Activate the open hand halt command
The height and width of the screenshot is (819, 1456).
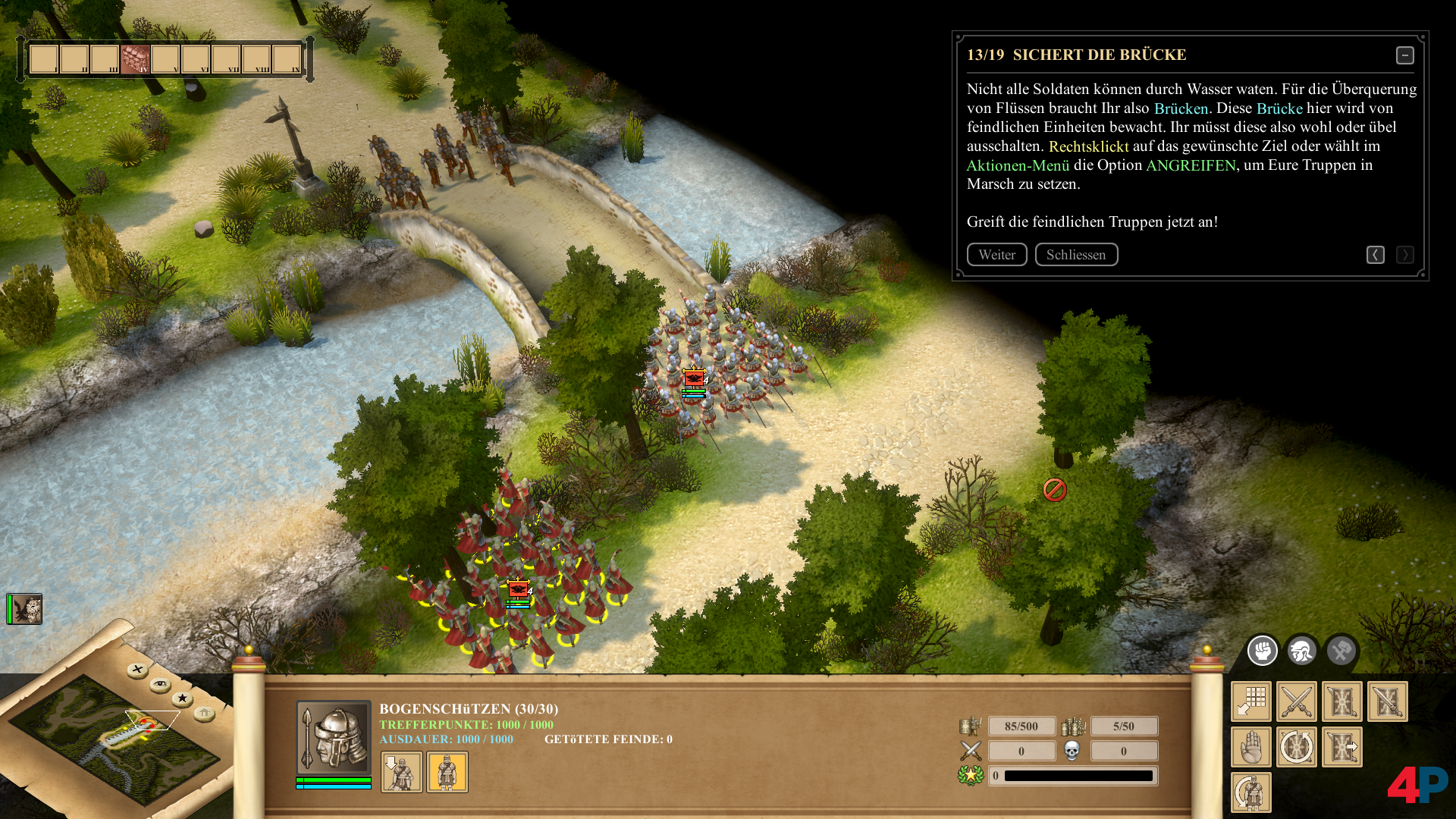(x=1251, y=747)
